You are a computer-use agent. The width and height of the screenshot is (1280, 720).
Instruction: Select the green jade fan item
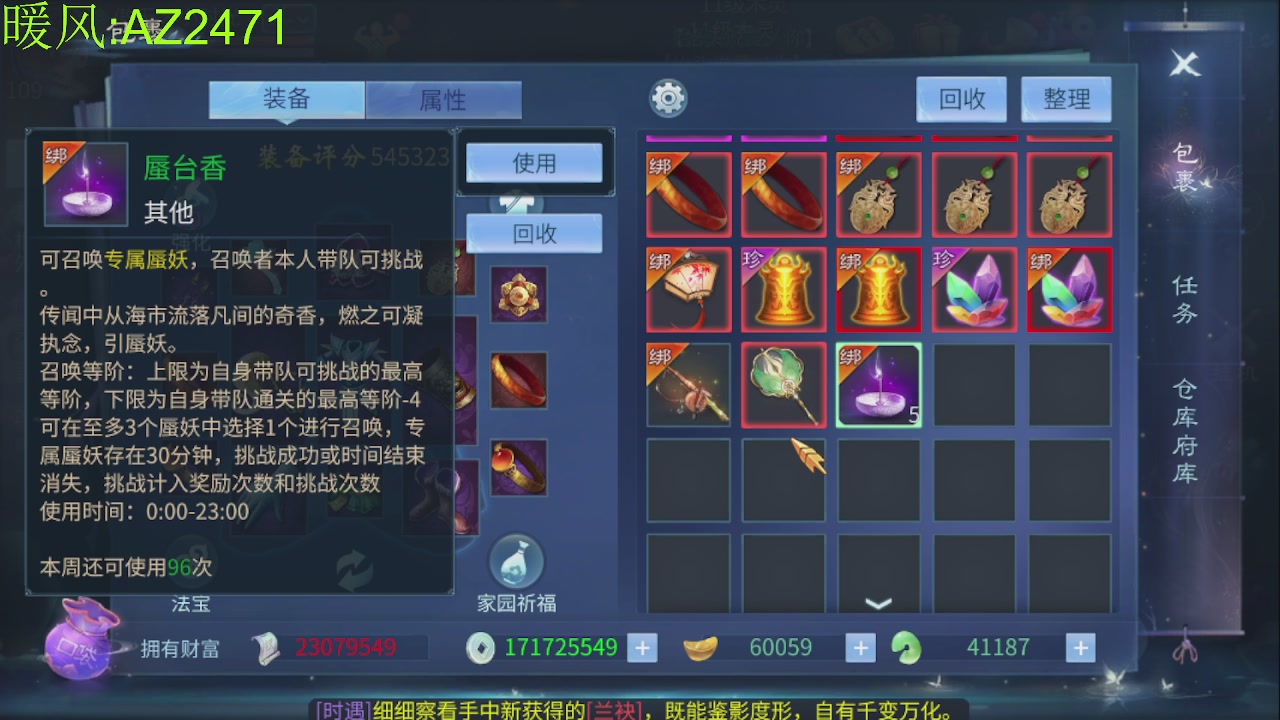[784, 385]
